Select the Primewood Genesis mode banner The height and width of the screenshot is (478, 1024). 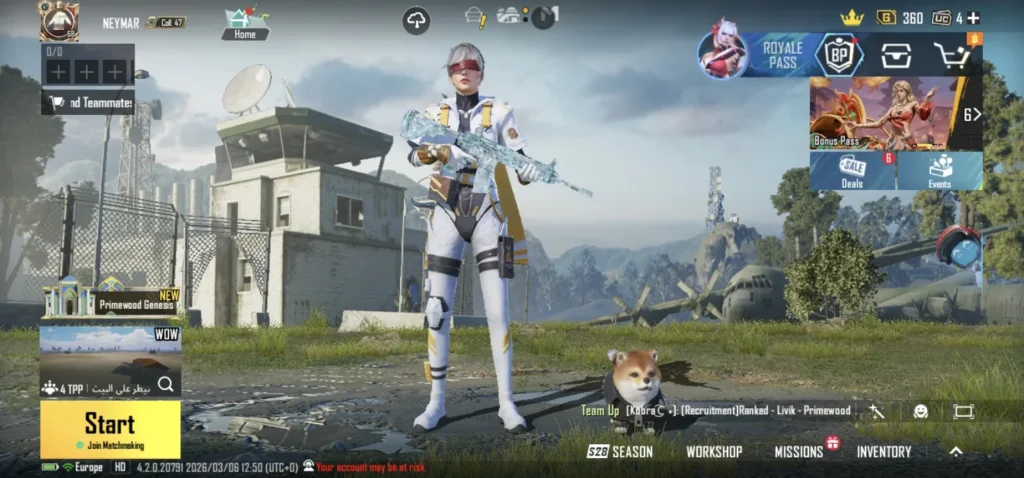[x=110, y=300]
